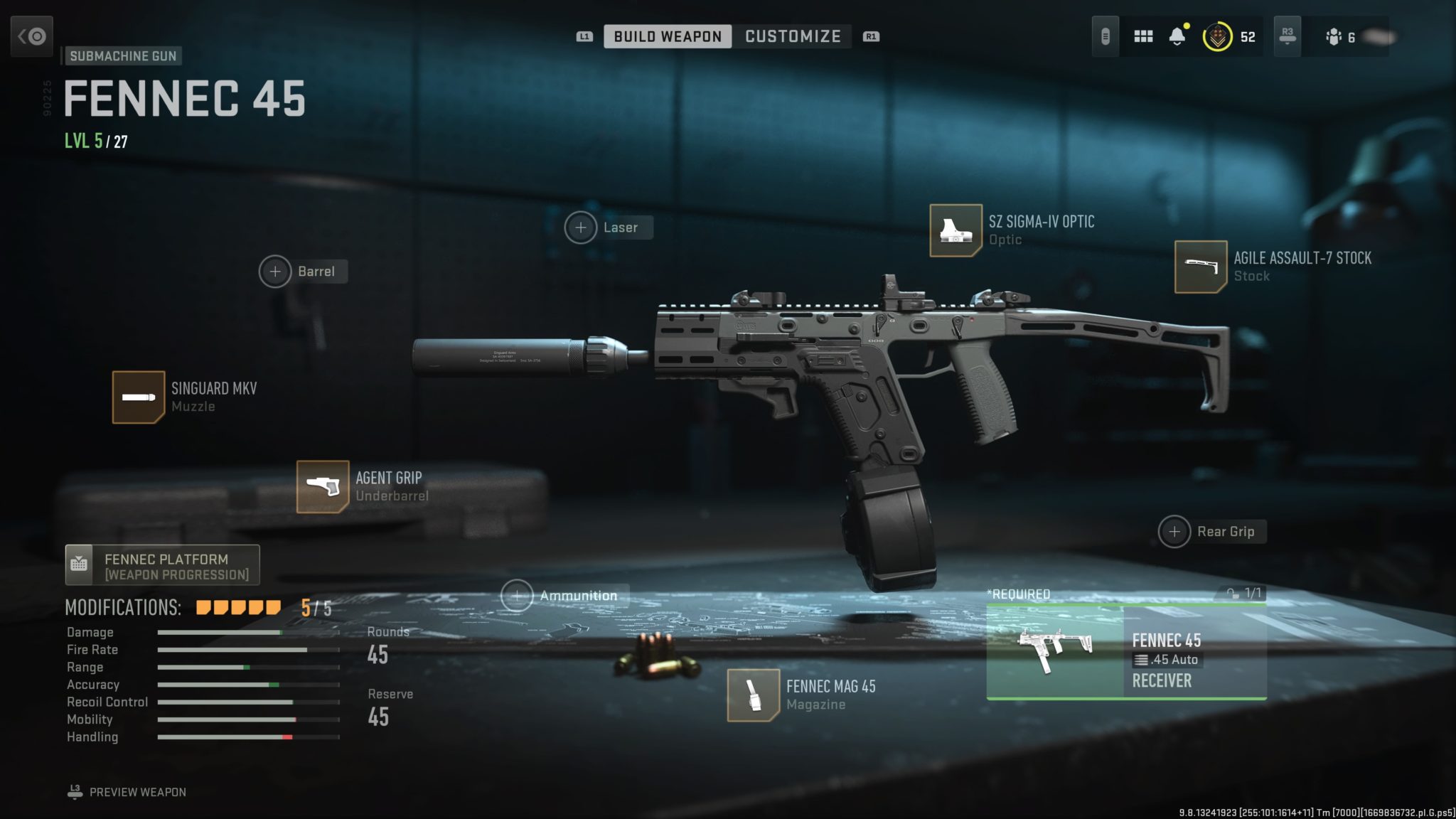Viewport: 1456px width, 819px height.
Task: Expand the Ammunition attachment slot
Action: [518, 595]
